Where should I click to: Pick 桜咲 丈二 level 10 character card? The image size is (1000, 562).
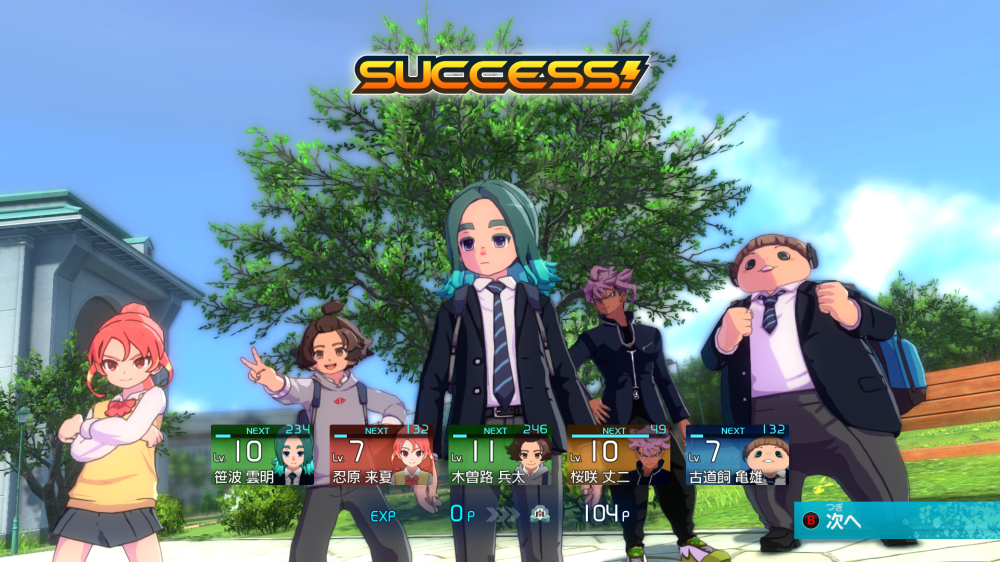[x=620, y=456]
